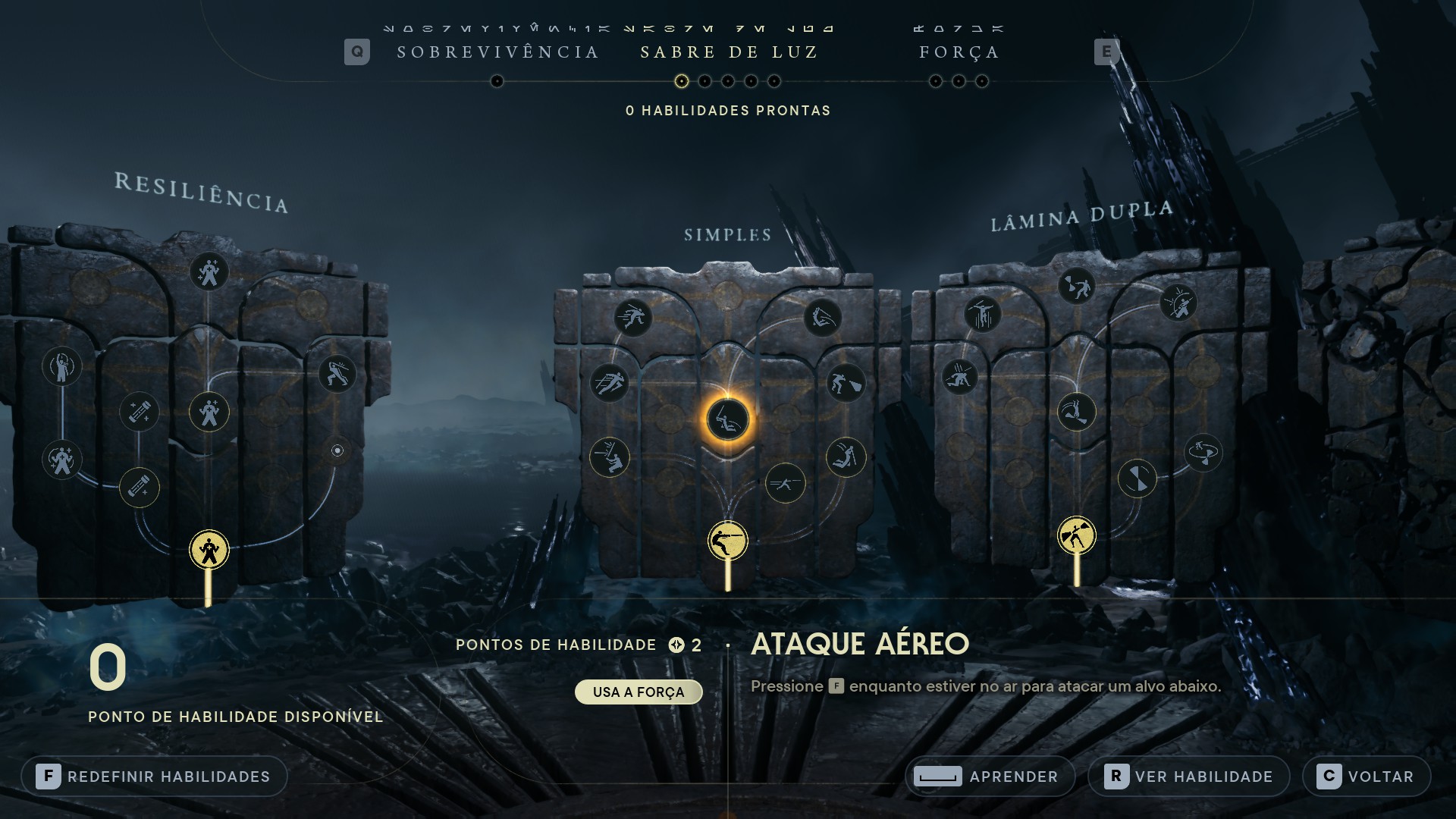Image resolution: width=1456 pixels, height=819 pixels.
Task: Go back using the Voltar button
Action: pos(1367,777)
